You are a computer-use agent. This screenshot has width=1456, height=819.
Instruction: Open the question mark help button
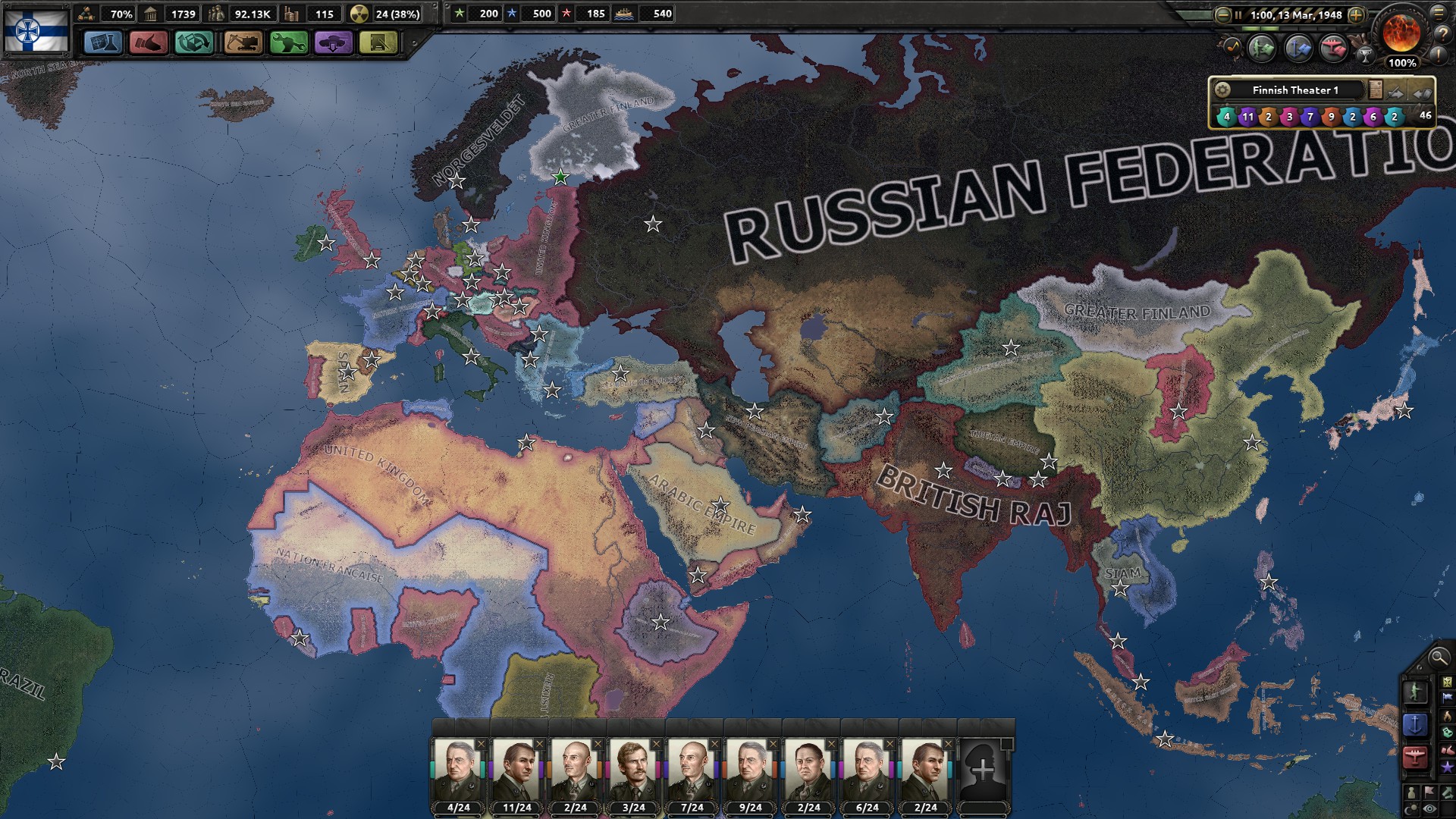click(x=1439, y=33)
